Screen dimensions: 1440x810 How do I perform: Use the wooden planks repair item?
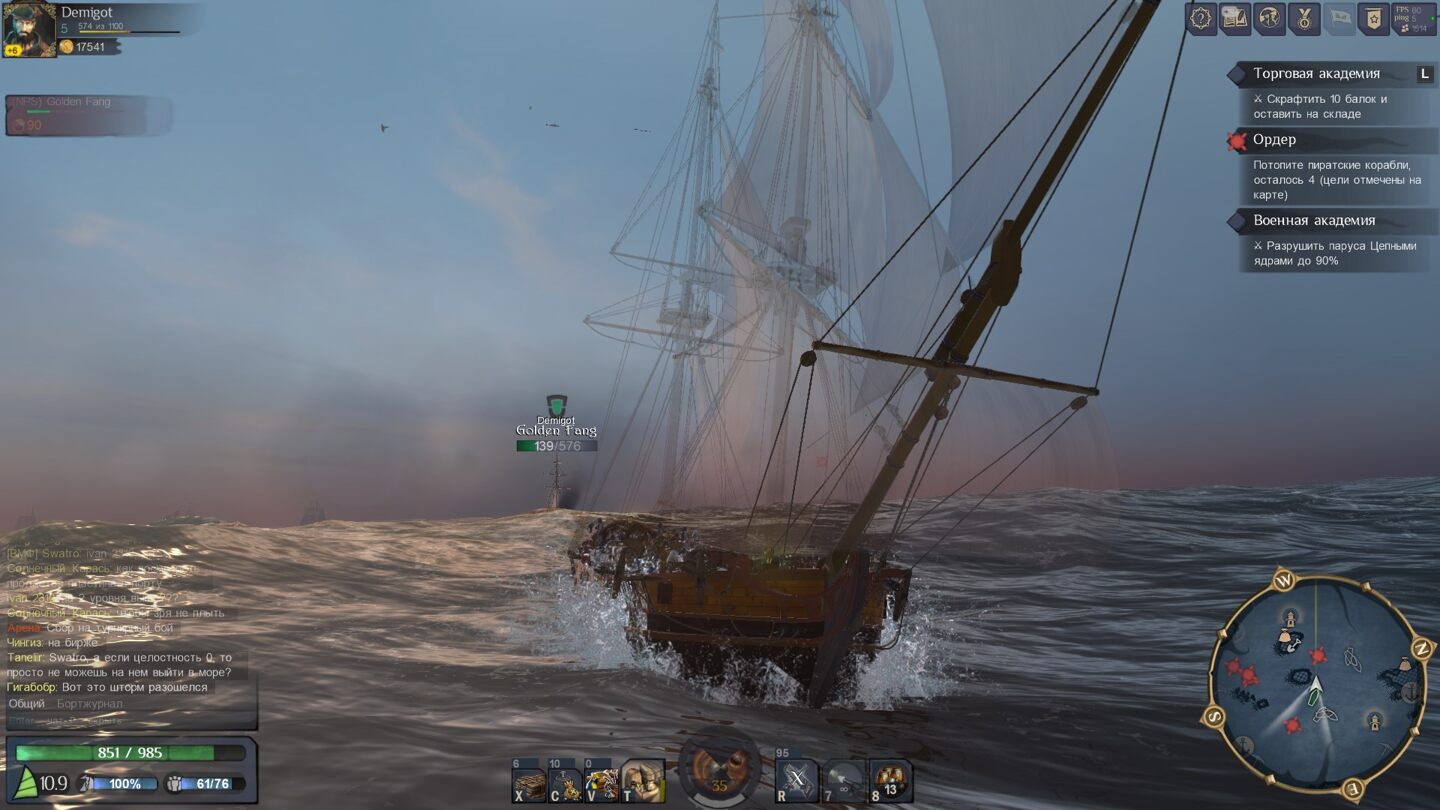click(x=529, y=785)
